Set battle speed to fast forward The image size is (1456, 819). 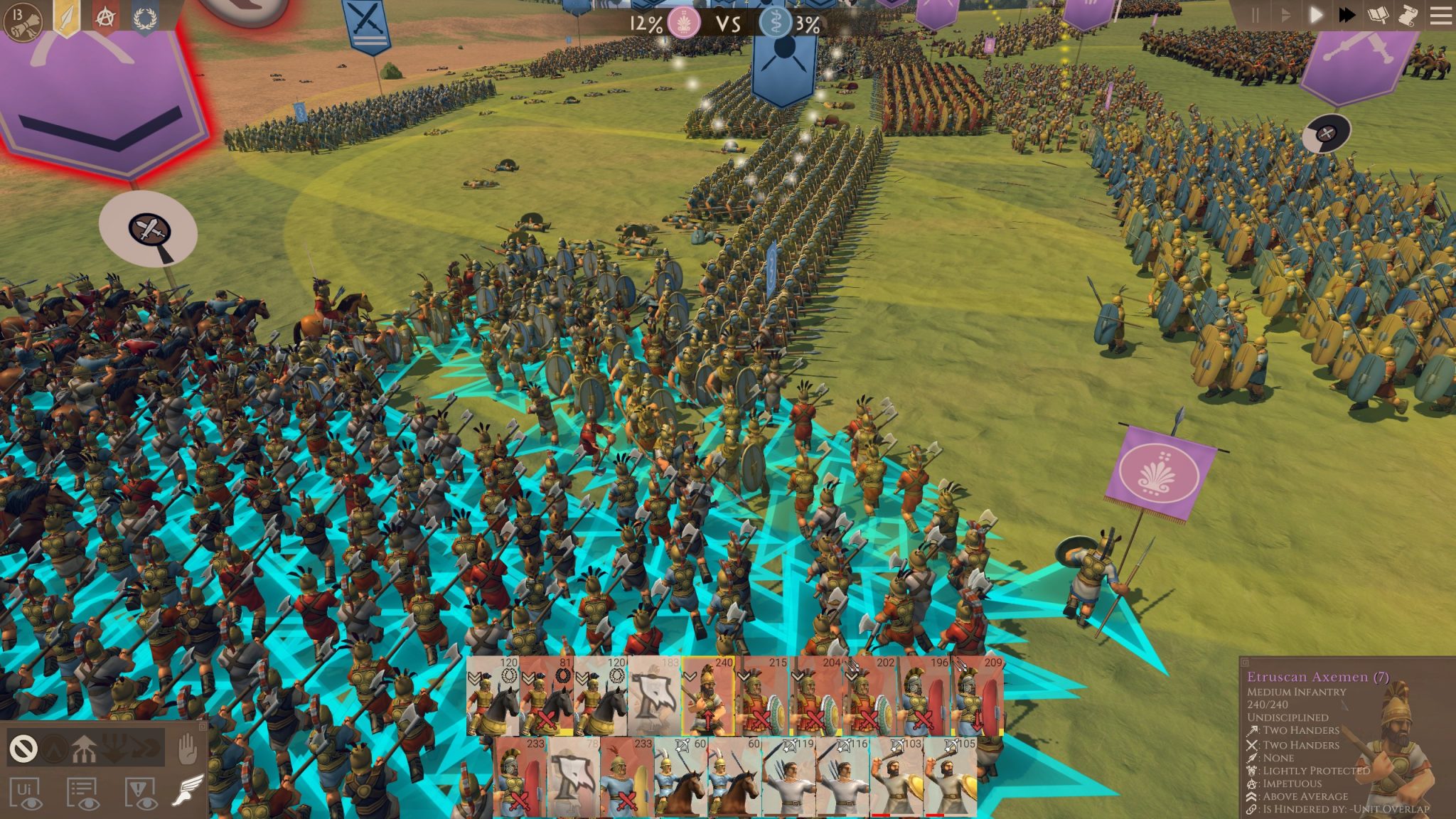1347,15
